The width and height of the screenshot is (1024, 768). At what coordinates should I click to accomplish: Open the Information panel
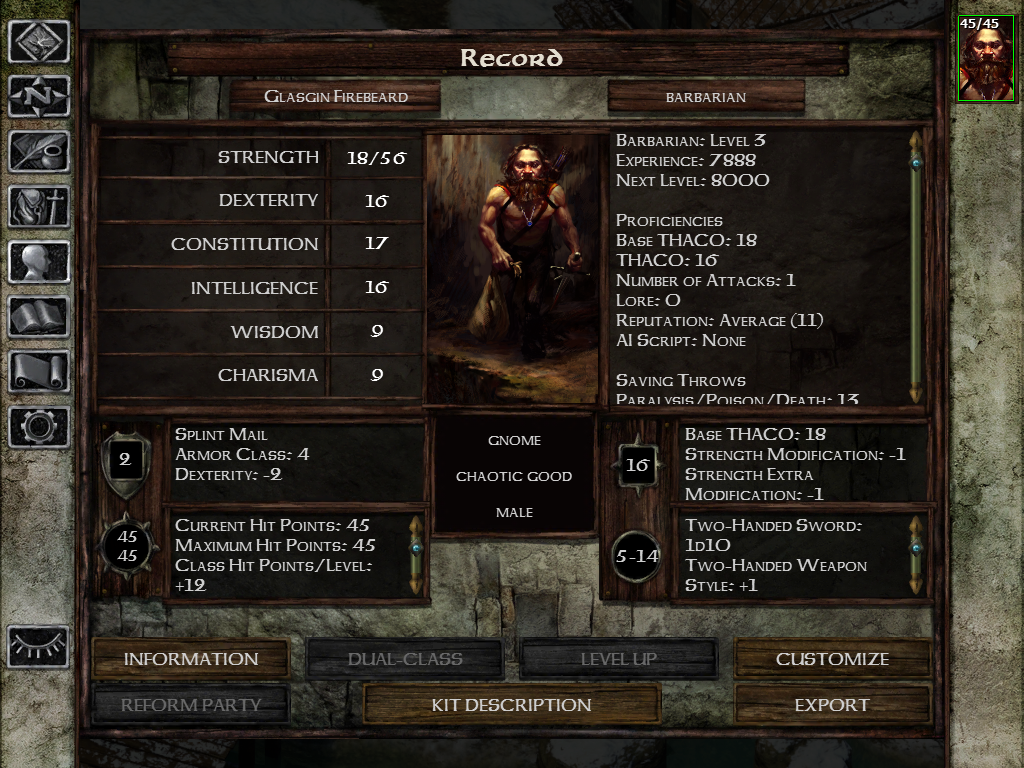click(190, 659)
